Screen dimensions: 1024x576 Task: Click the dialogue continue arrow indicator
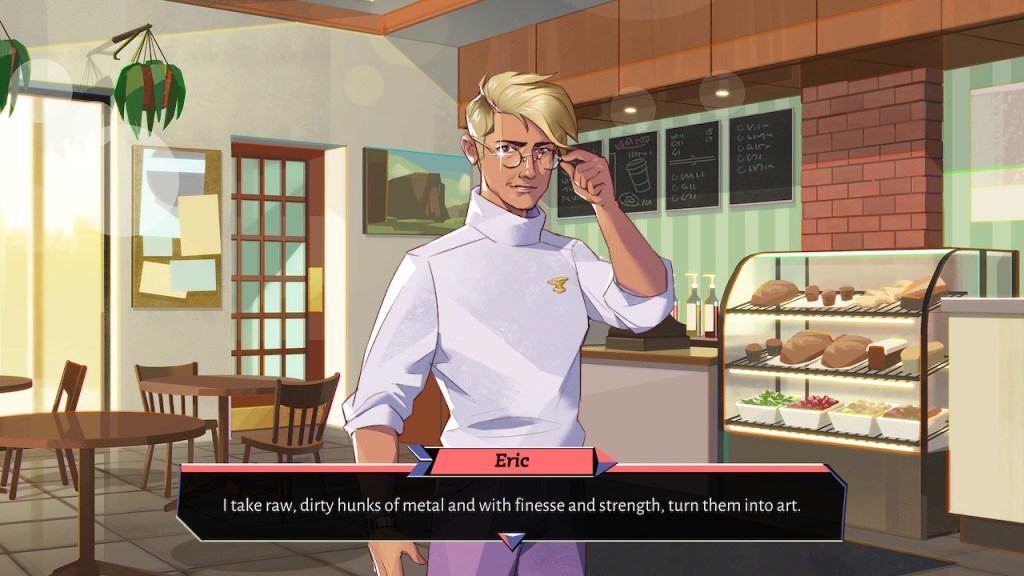click(511, 541)
